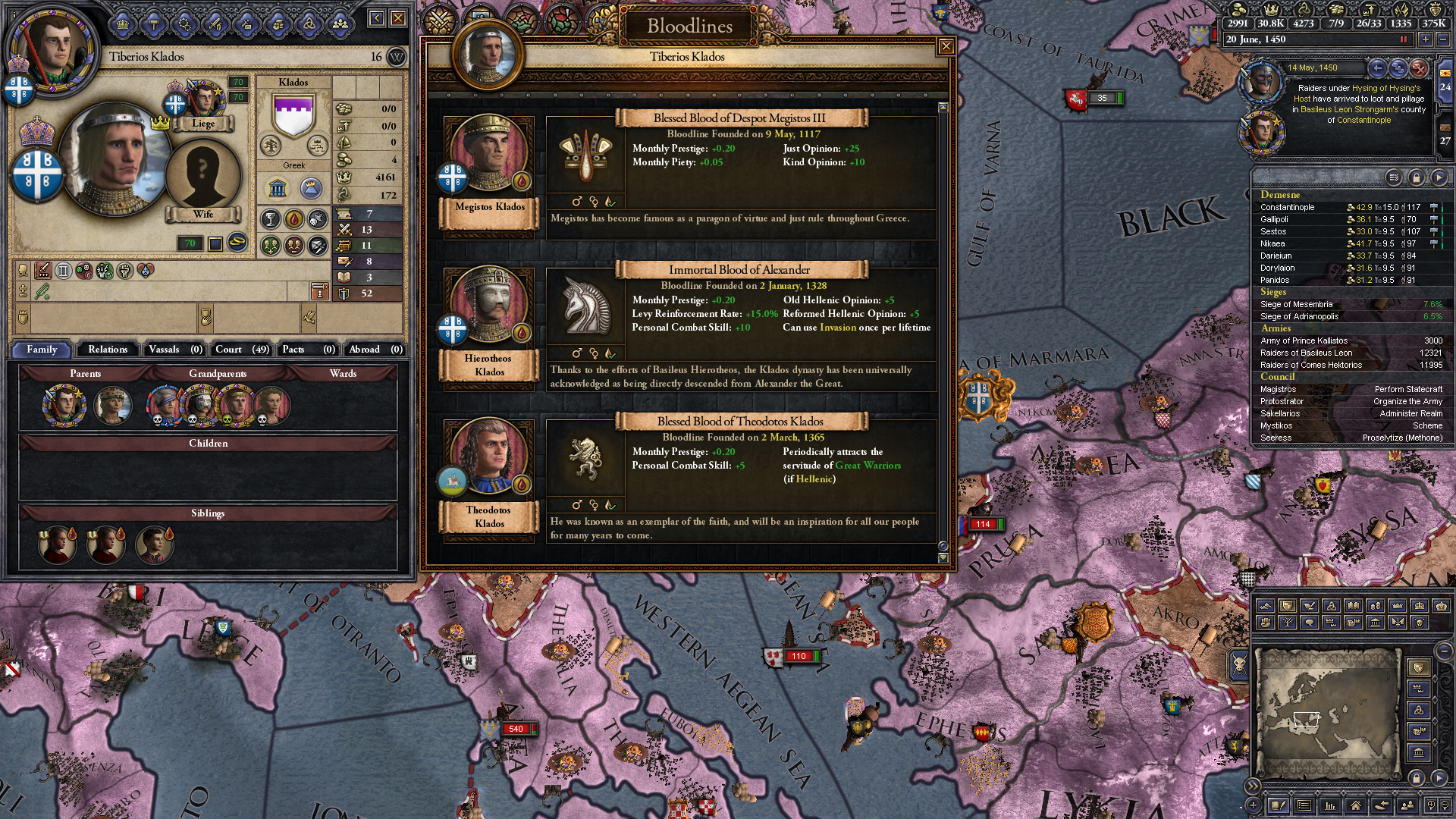Close the Tiberios Klados character panel
The width and height of the screenshot is (1456, 819).
coord(398,18)
